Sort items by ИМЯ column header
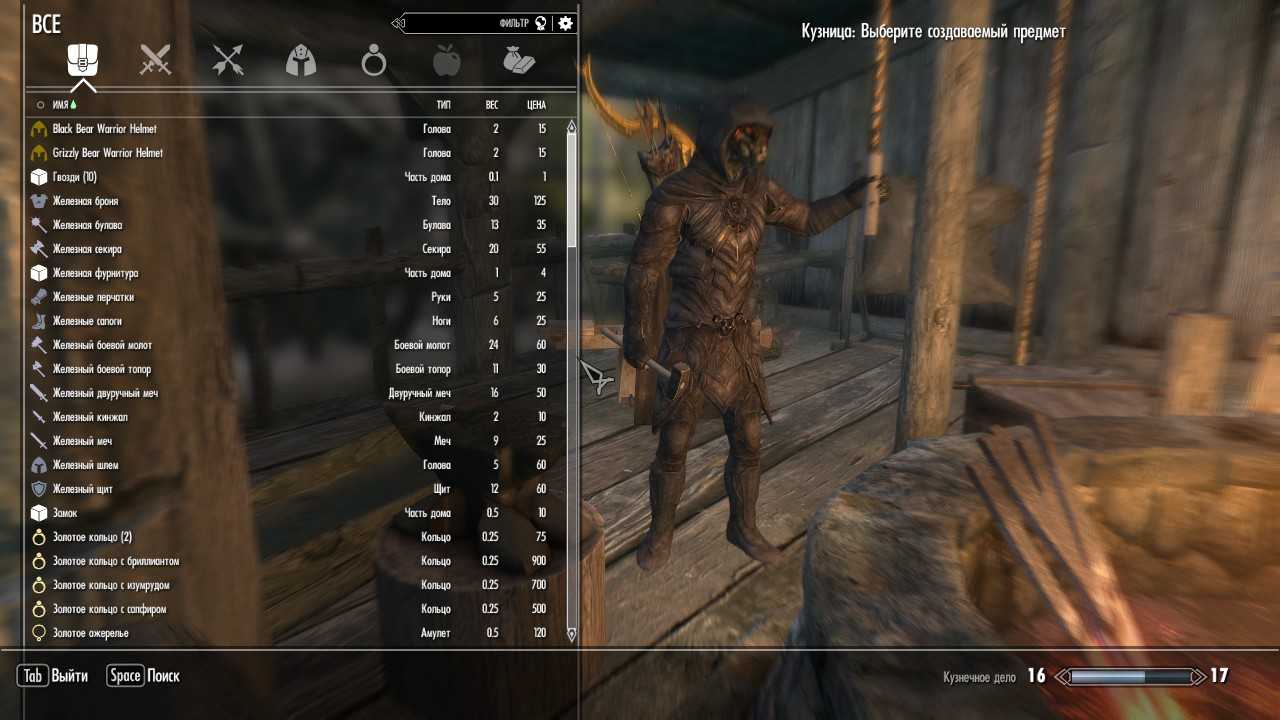Image resolution: width=1280 pixels, height=720 pixels. 60,104
